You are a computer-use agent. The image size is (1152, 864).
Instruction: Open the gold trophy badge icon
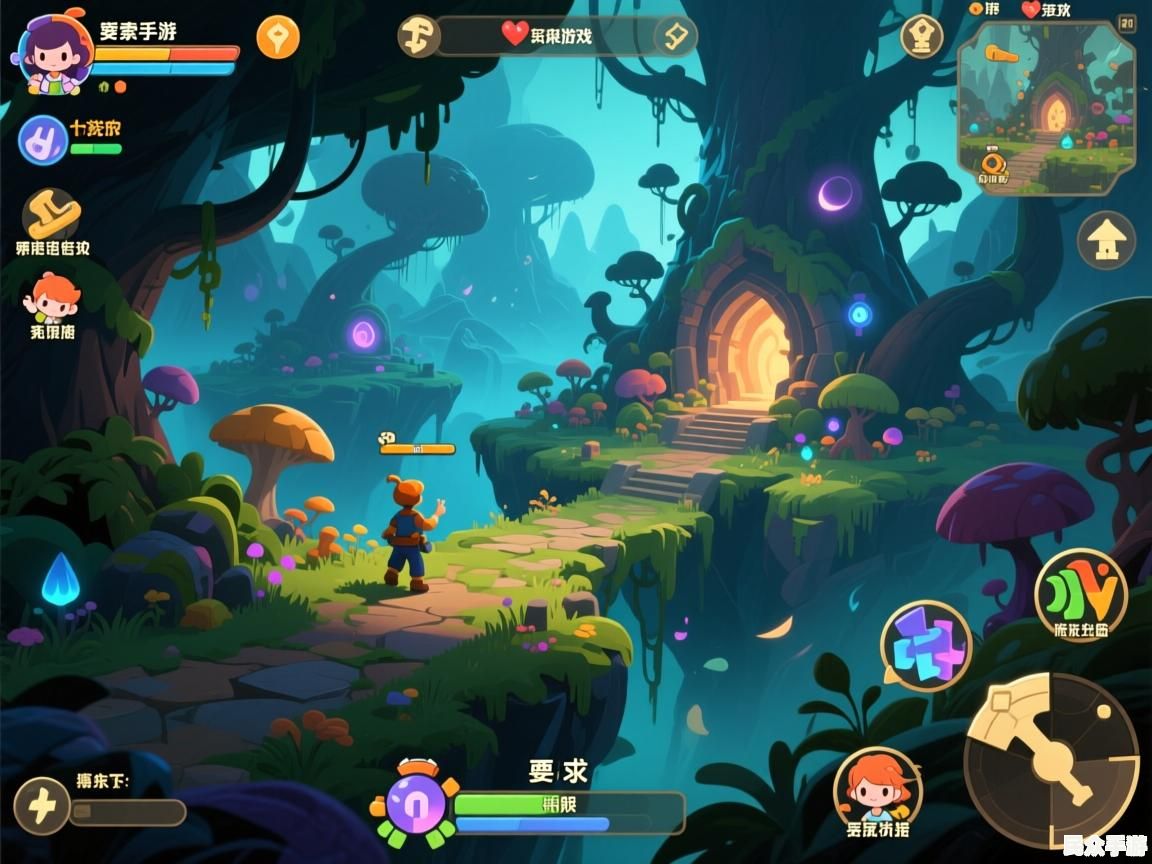921,37
